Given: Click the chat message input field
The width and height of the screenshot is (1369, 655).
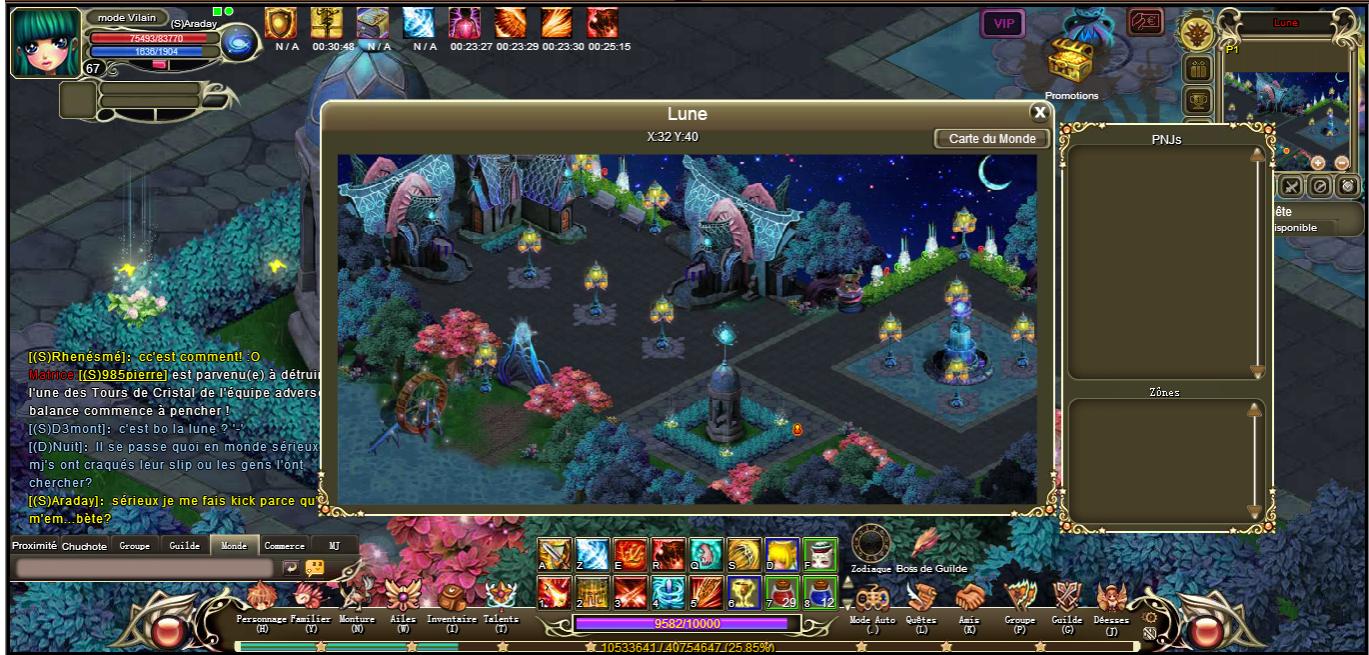Looking at the screenshot, I should pos(144,568).
